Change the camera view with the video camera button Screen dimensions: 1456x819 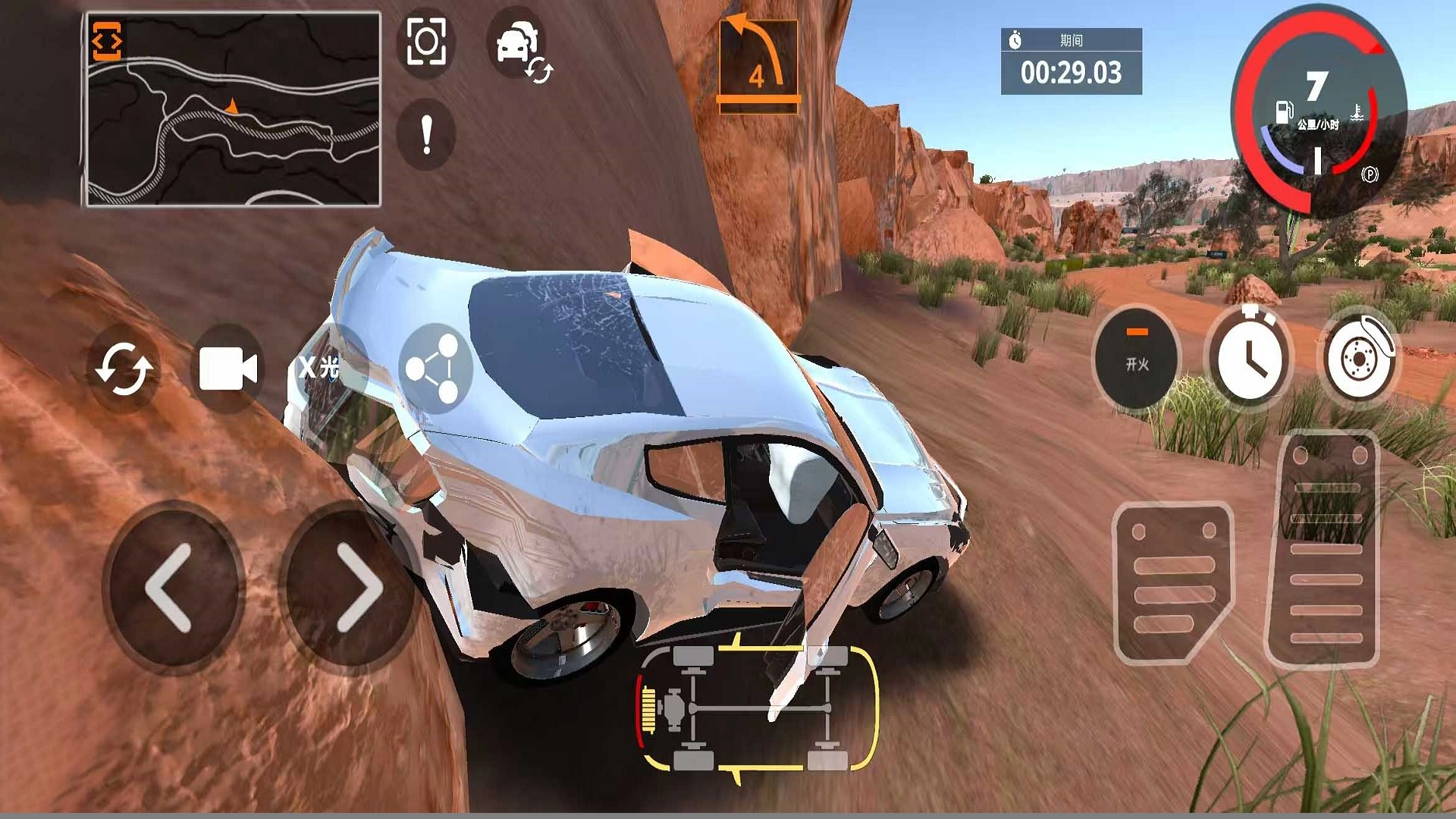(x=227, y=369)
